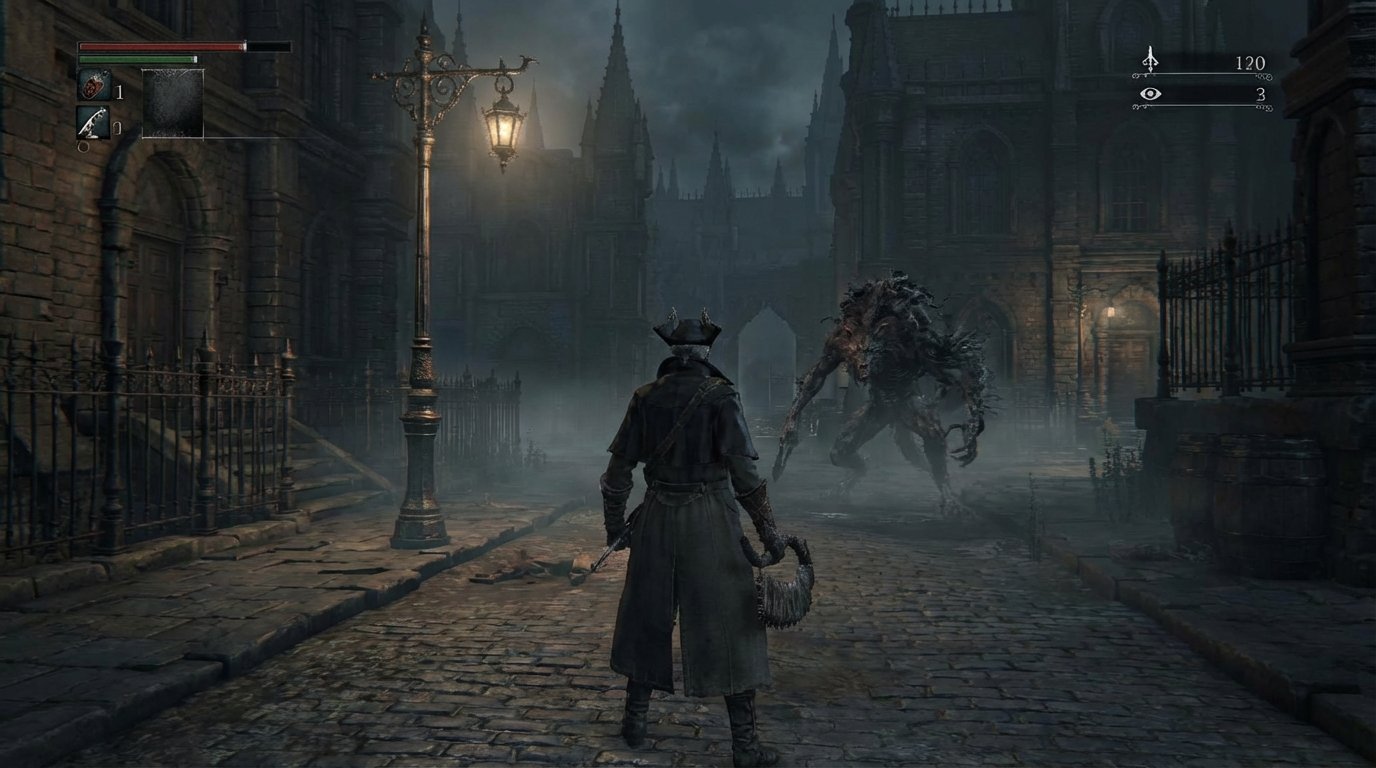Click the Blood Echoes count of 120
Screen dimensions: 1376x768
[x=1252, y=63]
